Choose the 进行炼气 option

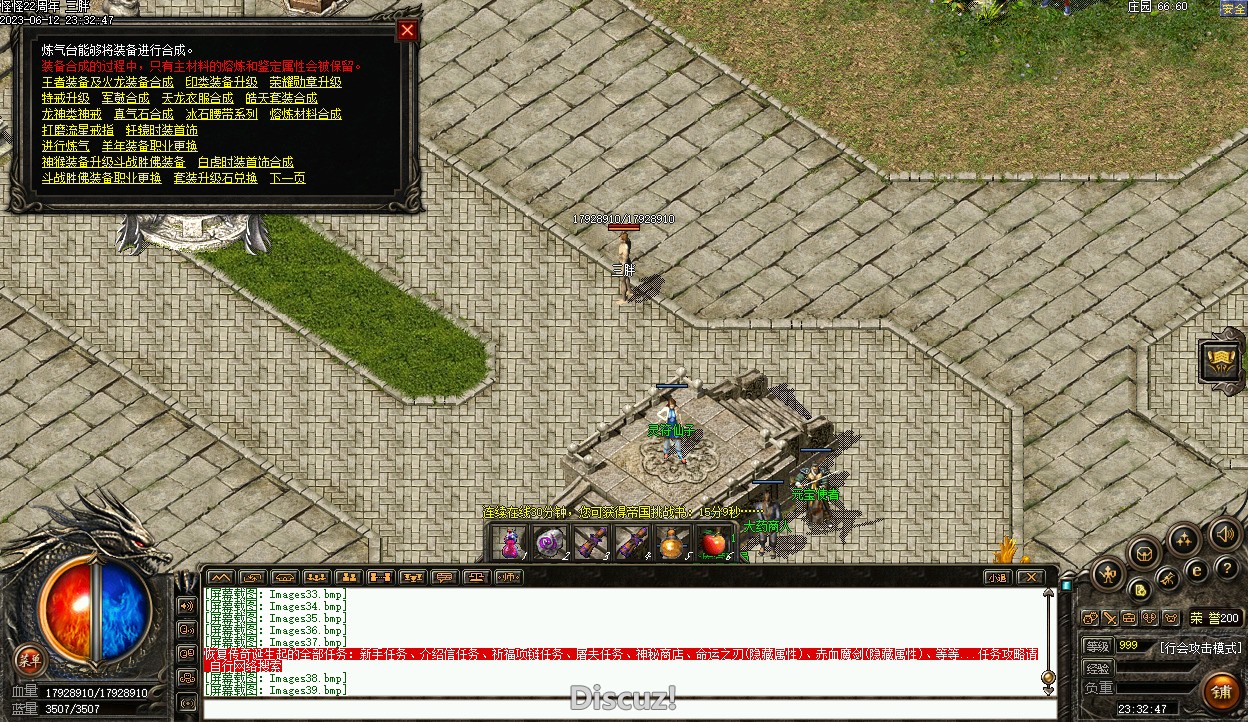[66, 146]
